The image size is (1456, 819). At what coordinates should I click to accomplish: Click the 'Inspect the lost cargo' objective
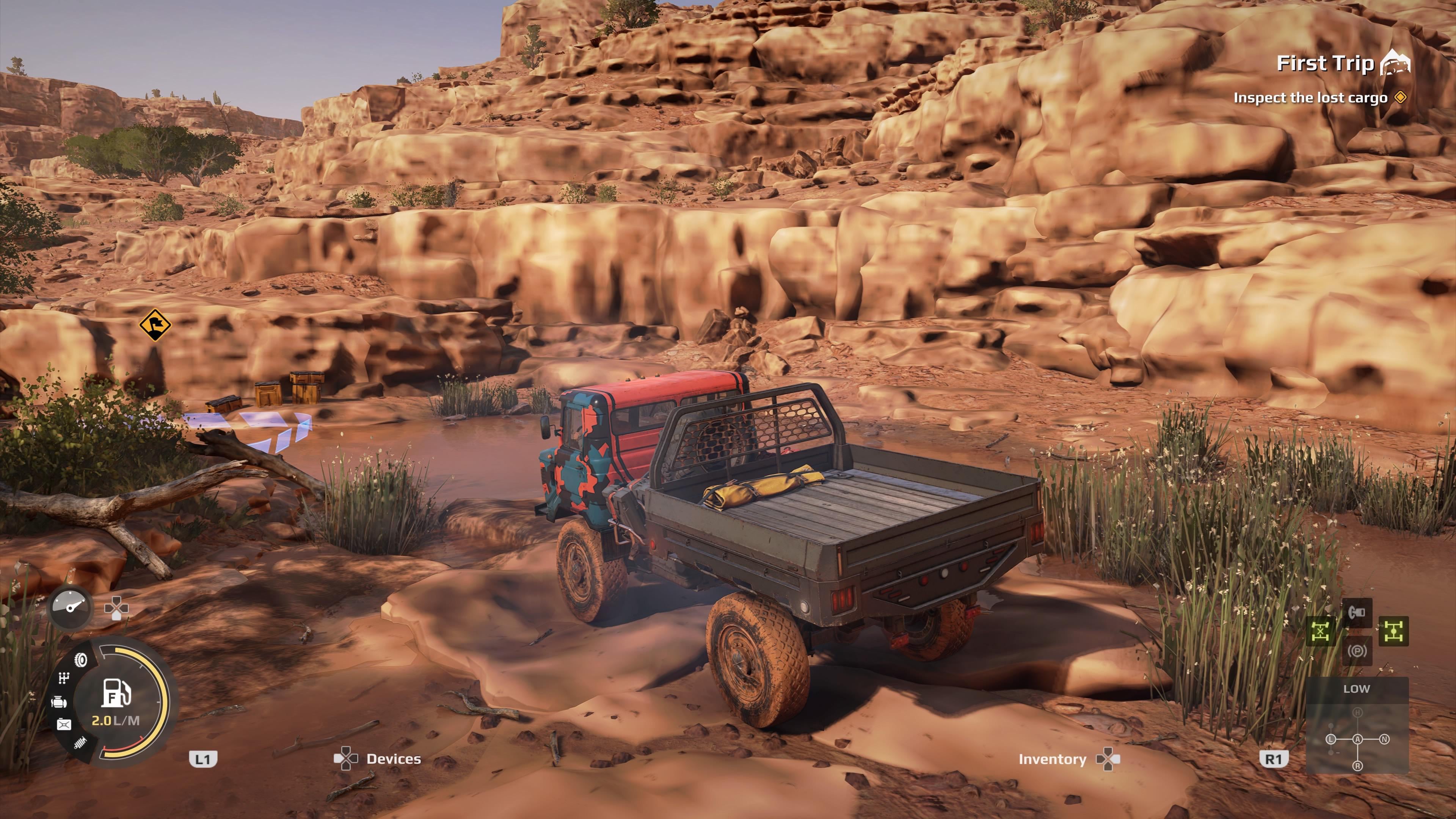[x=1310, y=98]
